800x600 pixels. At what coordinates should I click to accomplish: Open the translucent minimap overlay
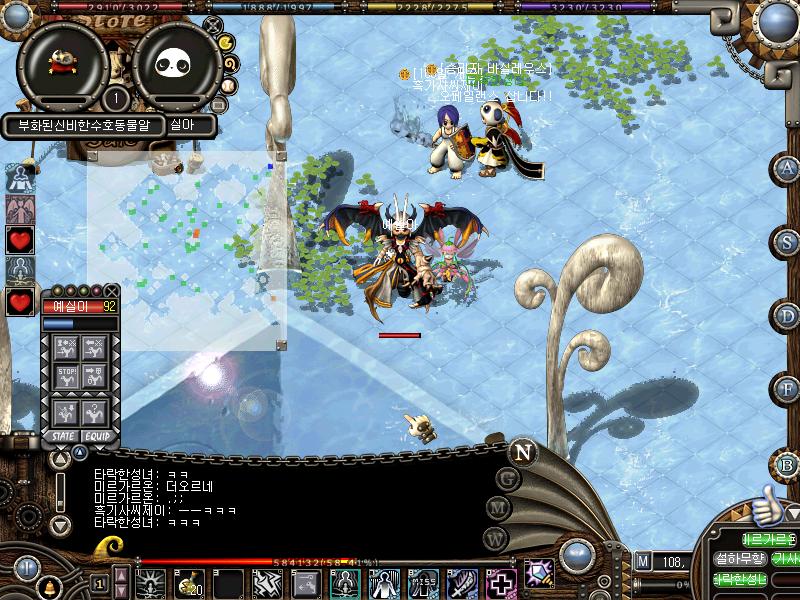tap(187, 248)
